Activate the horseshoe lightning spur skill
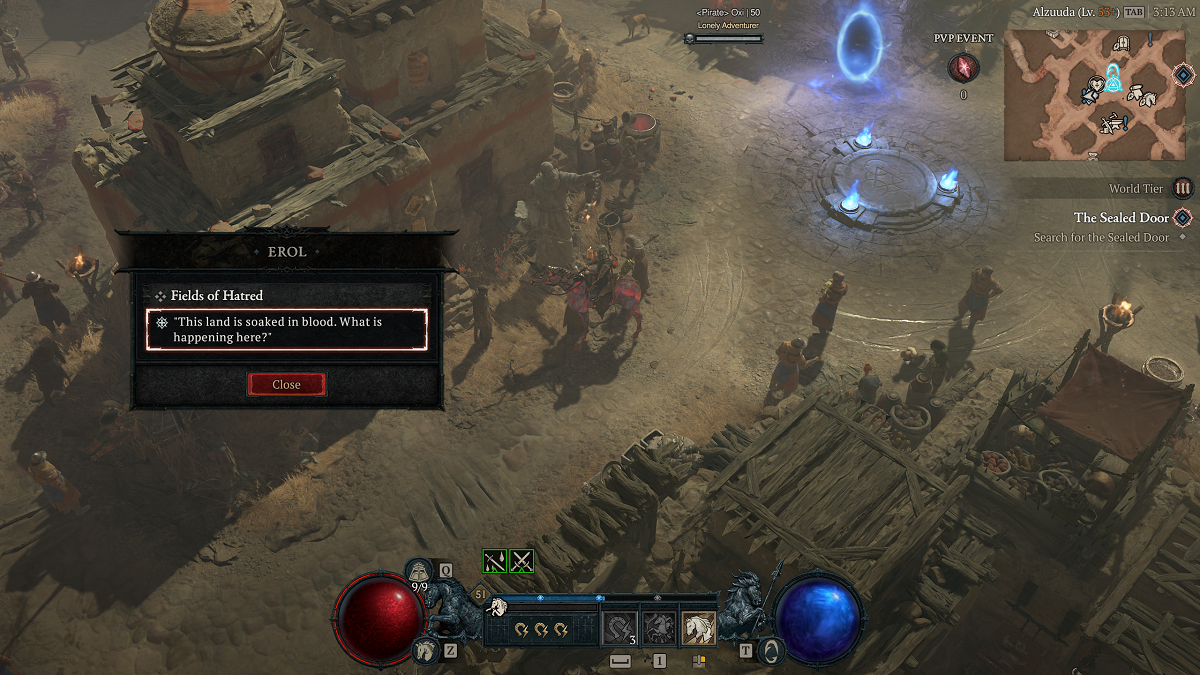The image size is (1200, 675). click(620, 629)
